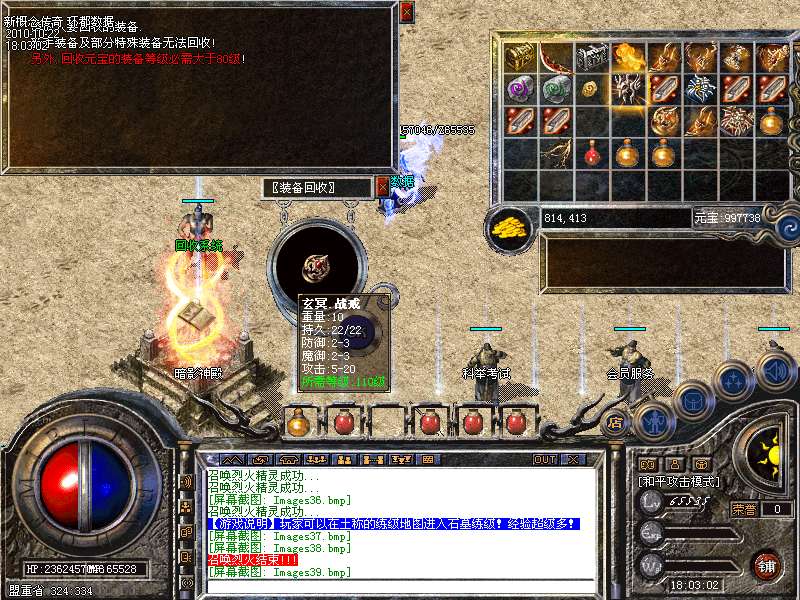Close the chat panel with X
Image resolution: width=800 pixels, height=600 pixels.
point(573,460)
